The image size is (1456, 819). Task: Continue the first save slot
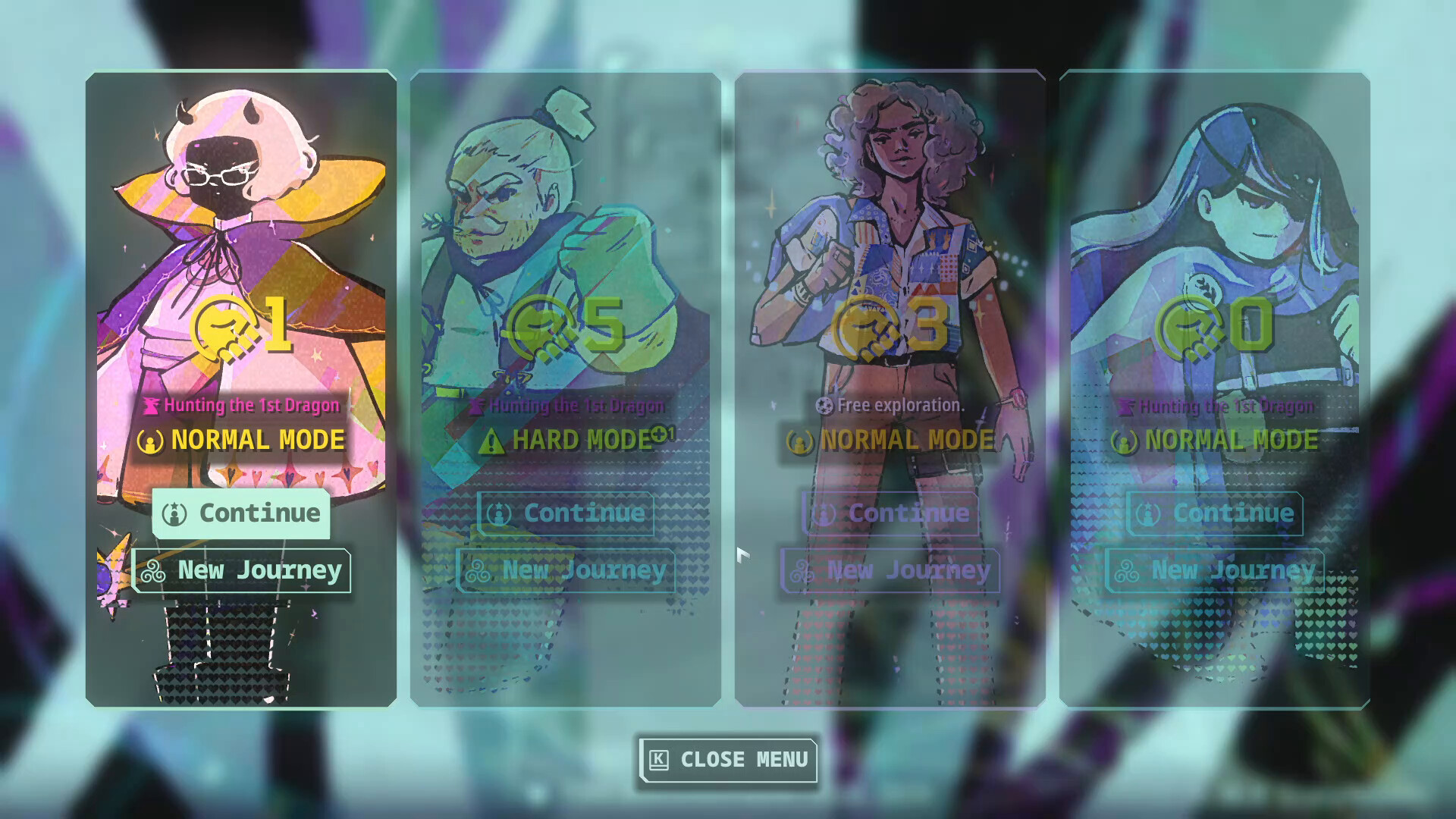[x=241, y=514]
